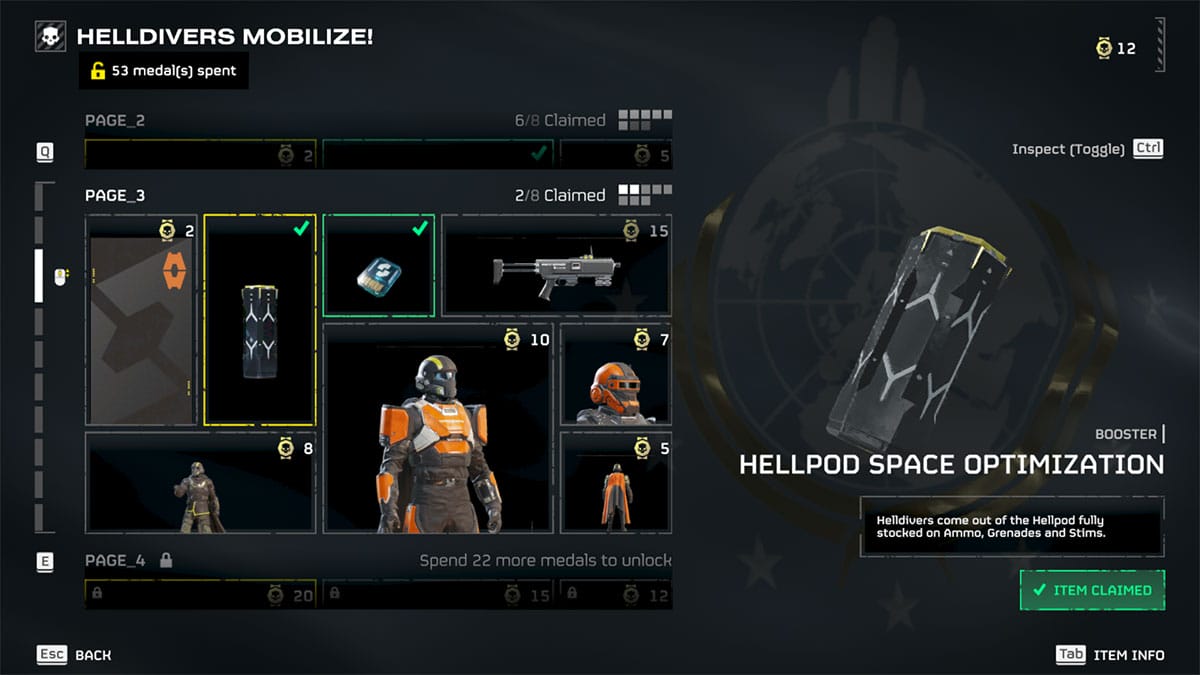This screenshot has width=1200, height=675.
Task: Open Item Info for the booster
Action: pyautogui.click(x=1110, y=655)
